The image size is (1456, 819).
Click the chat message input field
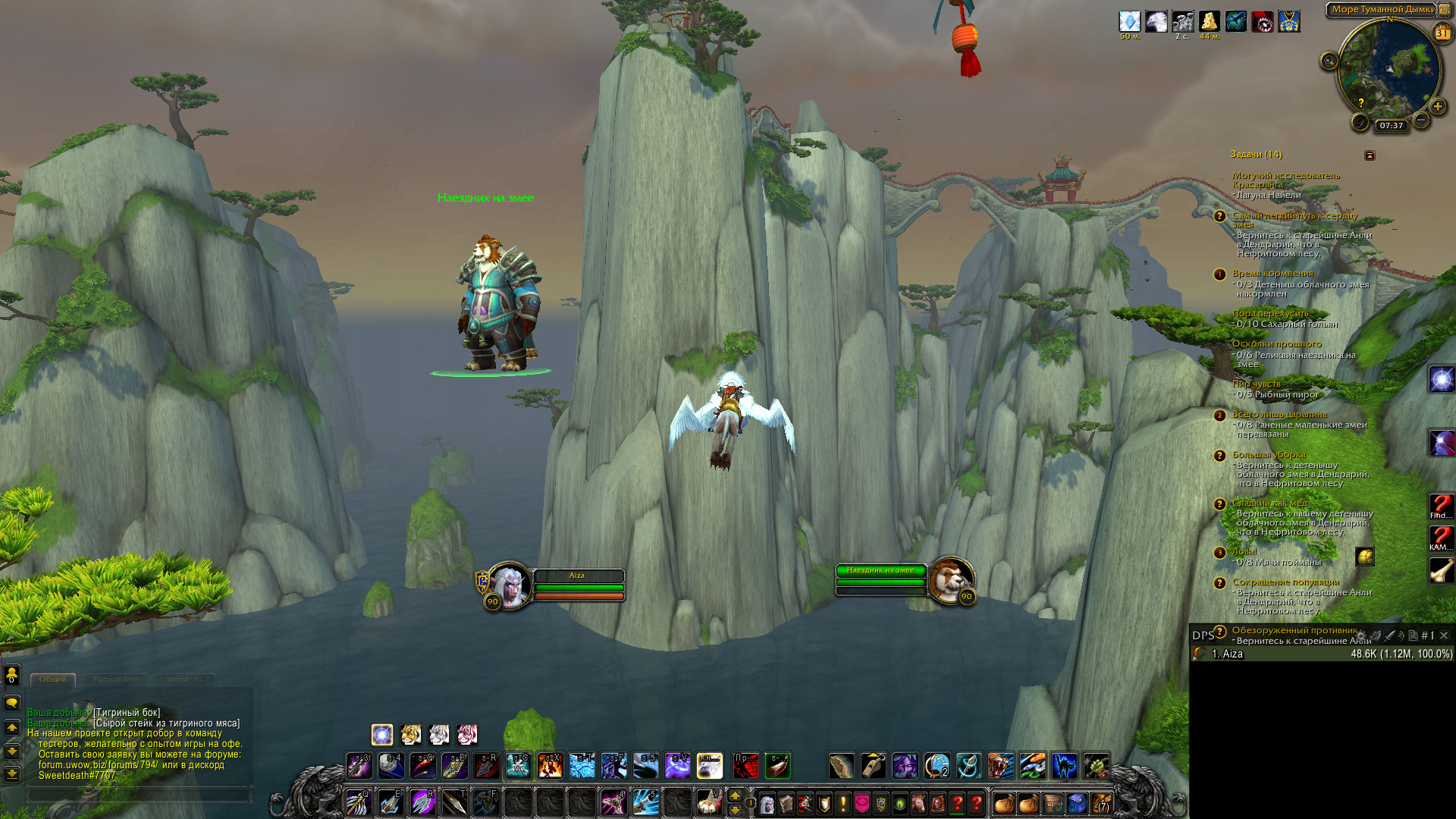(x=139, y=794)
